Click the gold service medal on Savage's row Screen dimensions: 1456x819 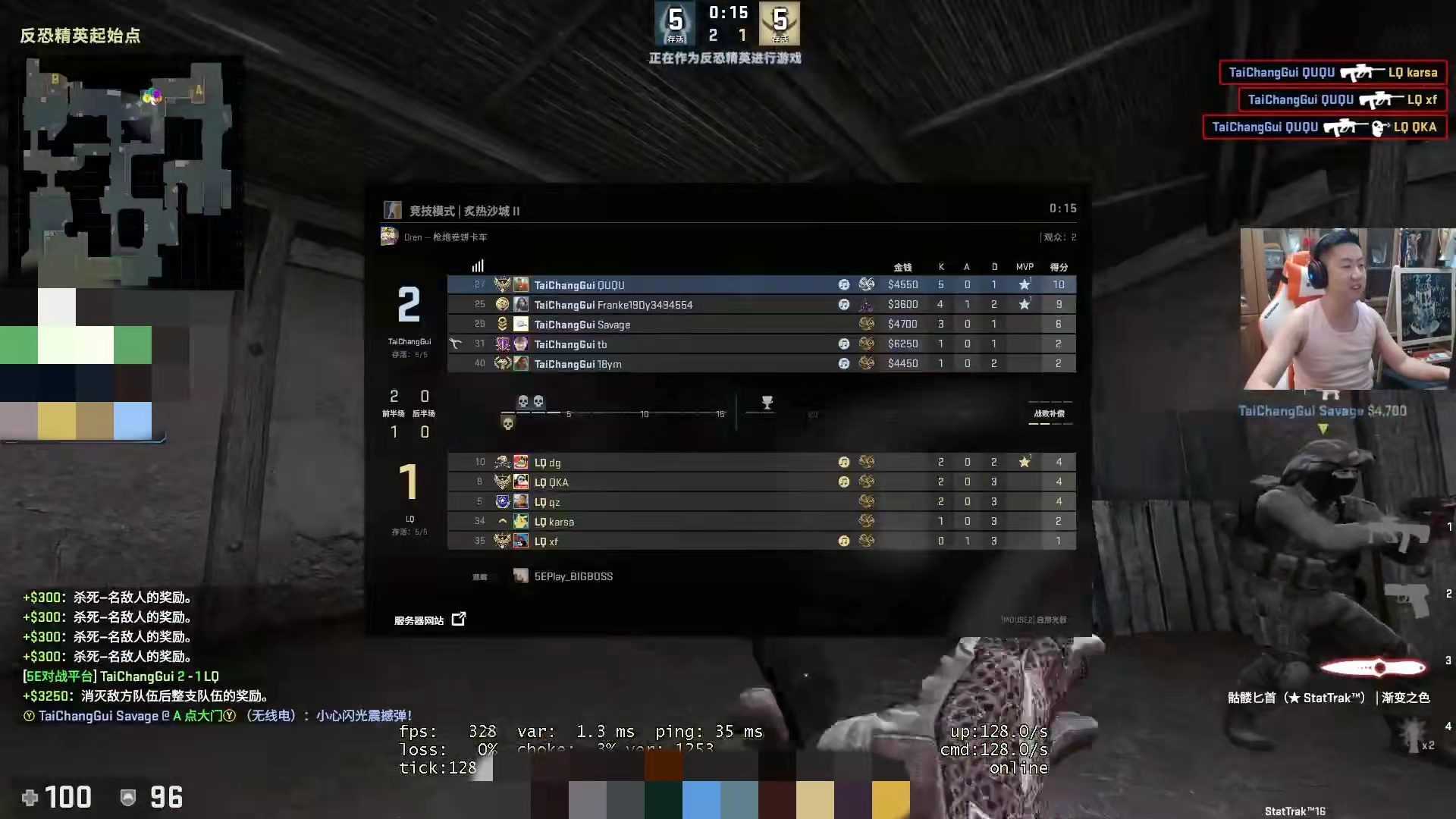click(867, 324)
